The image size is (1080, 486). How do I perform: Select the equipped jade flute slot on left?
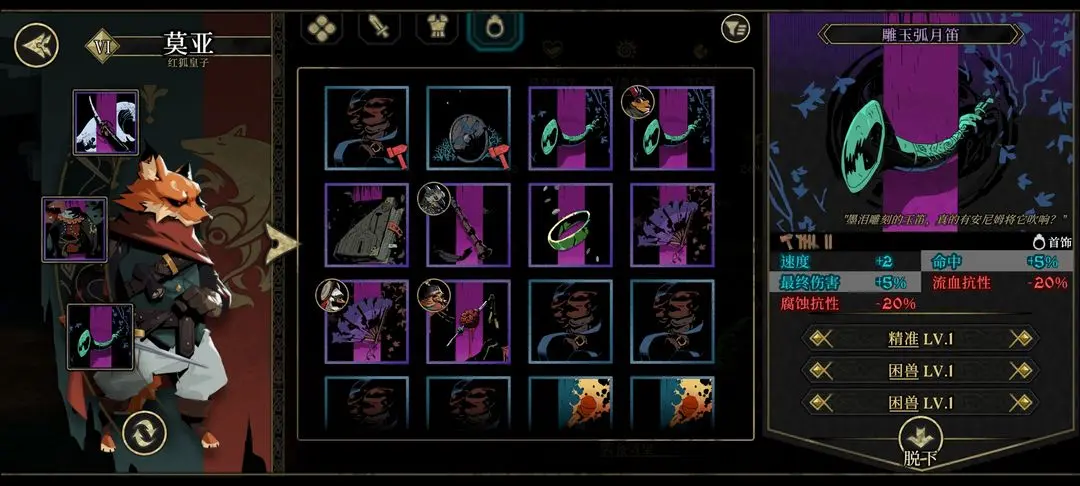pyautogui.click(x=100, y=337)
